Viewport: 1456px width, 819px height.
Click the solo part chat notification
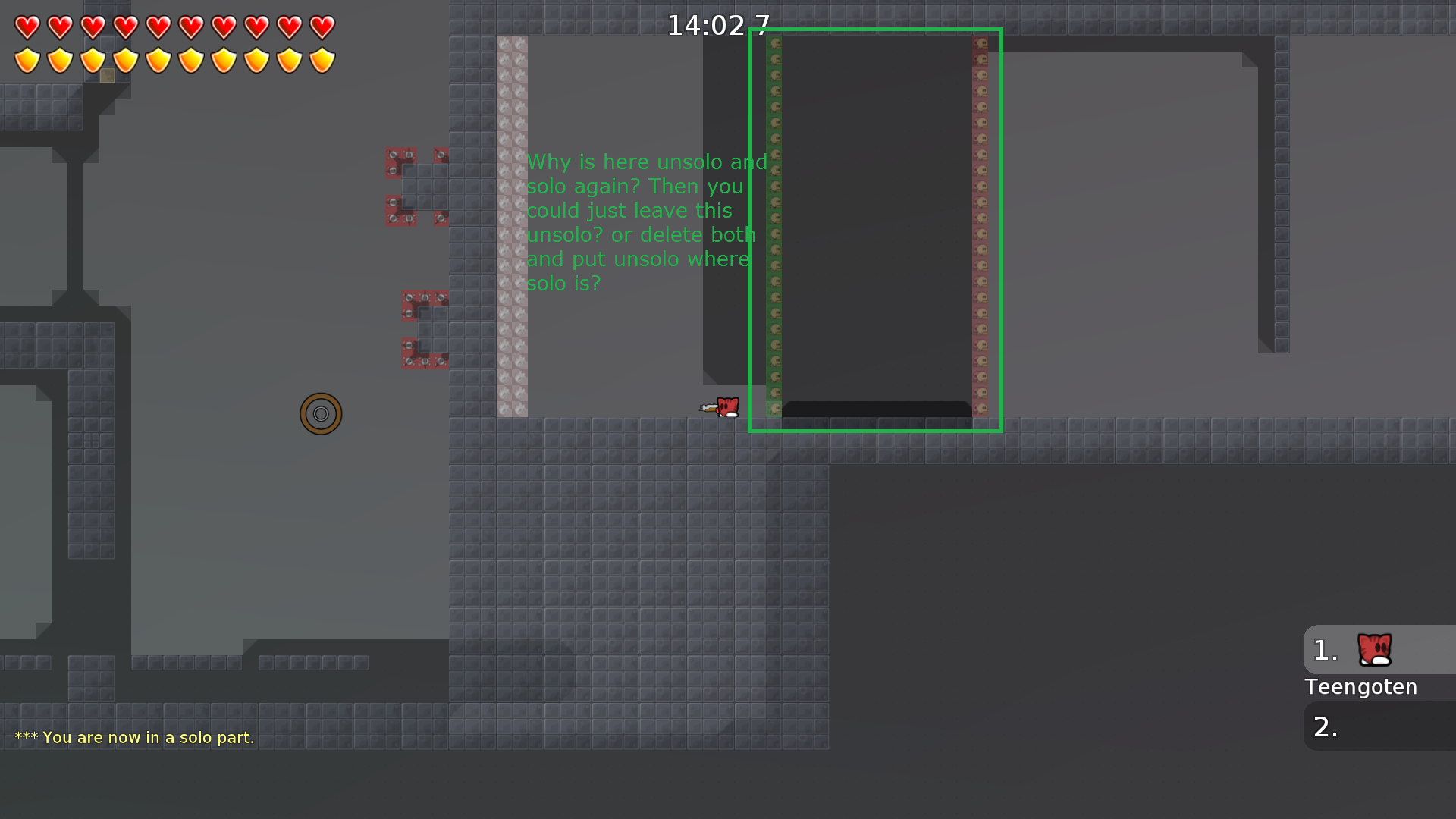[135, 737]
